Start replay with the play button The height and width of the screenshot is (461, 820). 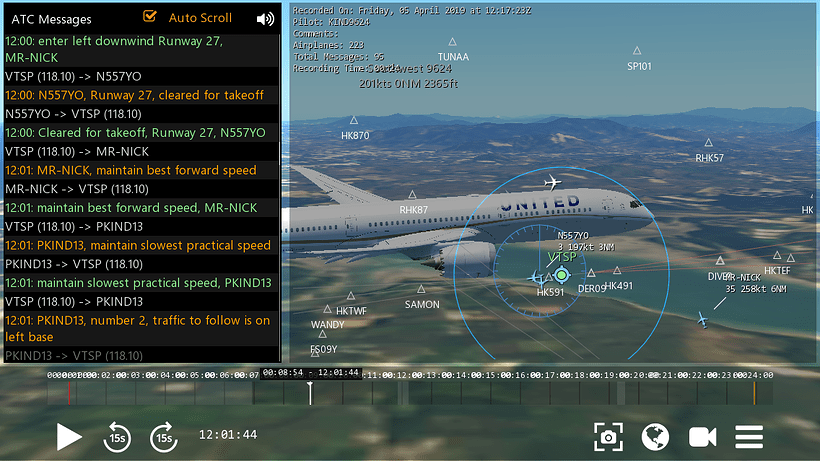pyautogui.click(x=68, y=436)
